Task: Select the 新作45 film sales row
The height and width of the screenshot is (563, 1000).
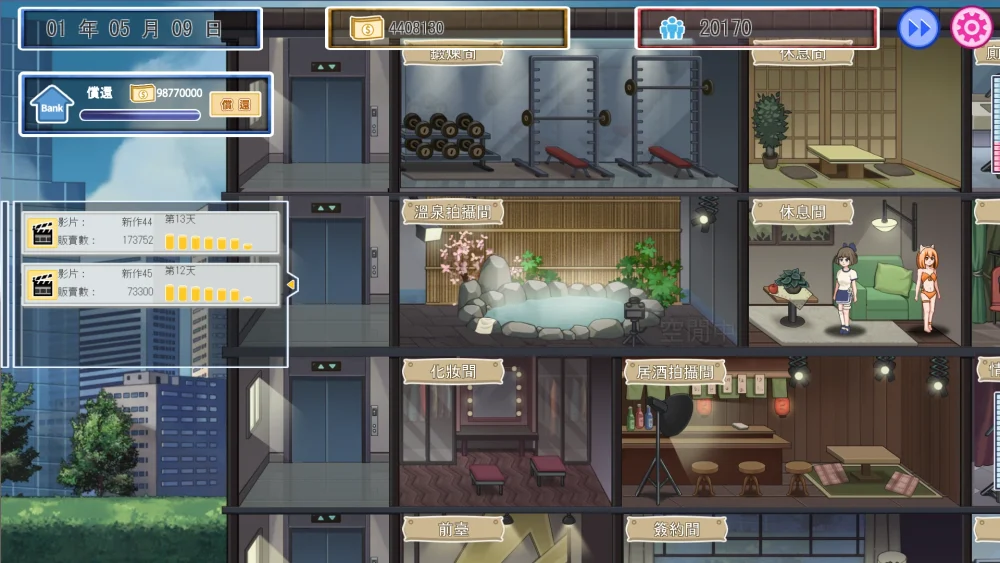Action: pos(151,284)
